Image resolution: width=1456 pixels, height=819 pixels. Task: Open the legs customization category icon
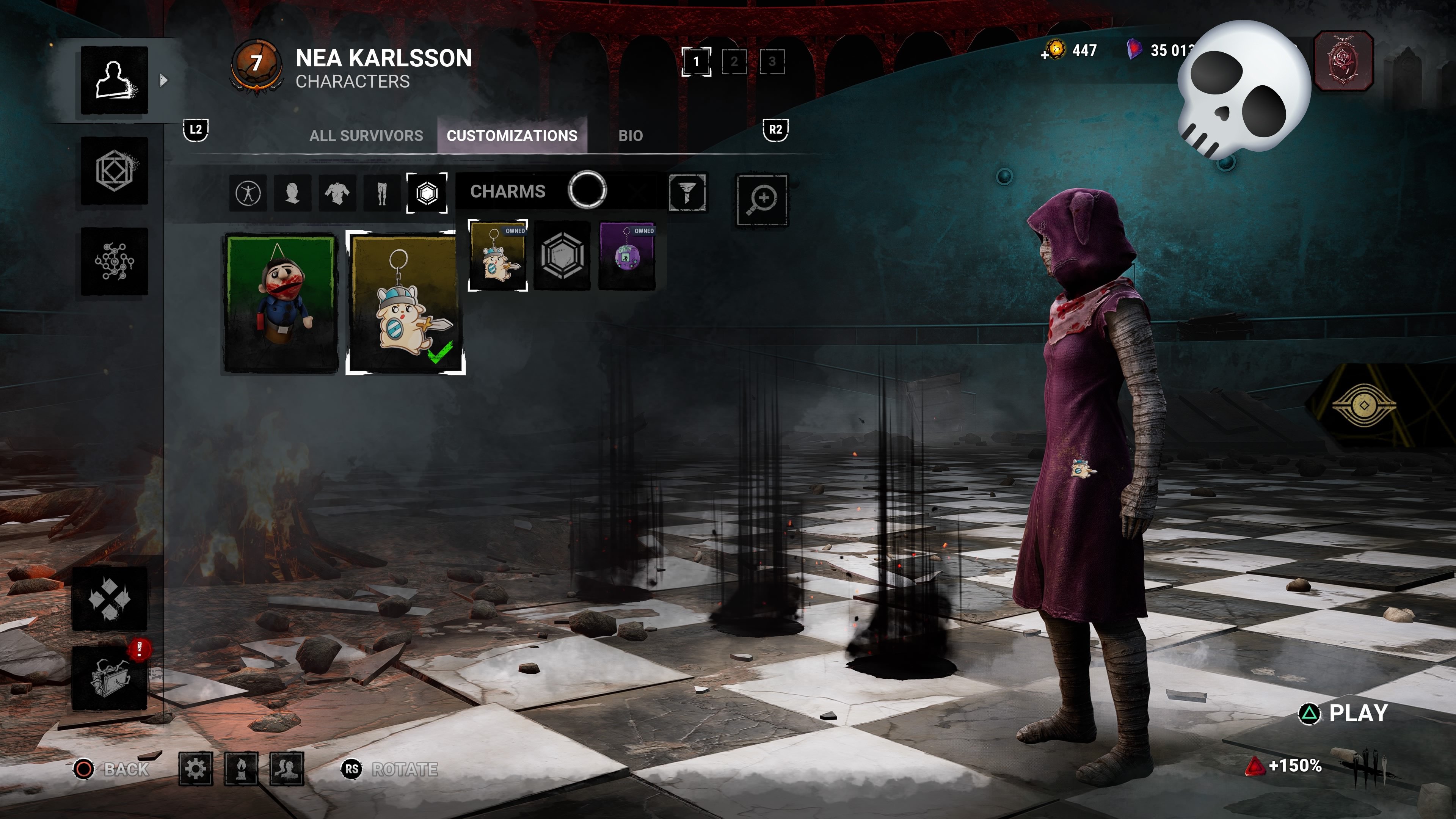pyautogui.click(x=381, y=194)
